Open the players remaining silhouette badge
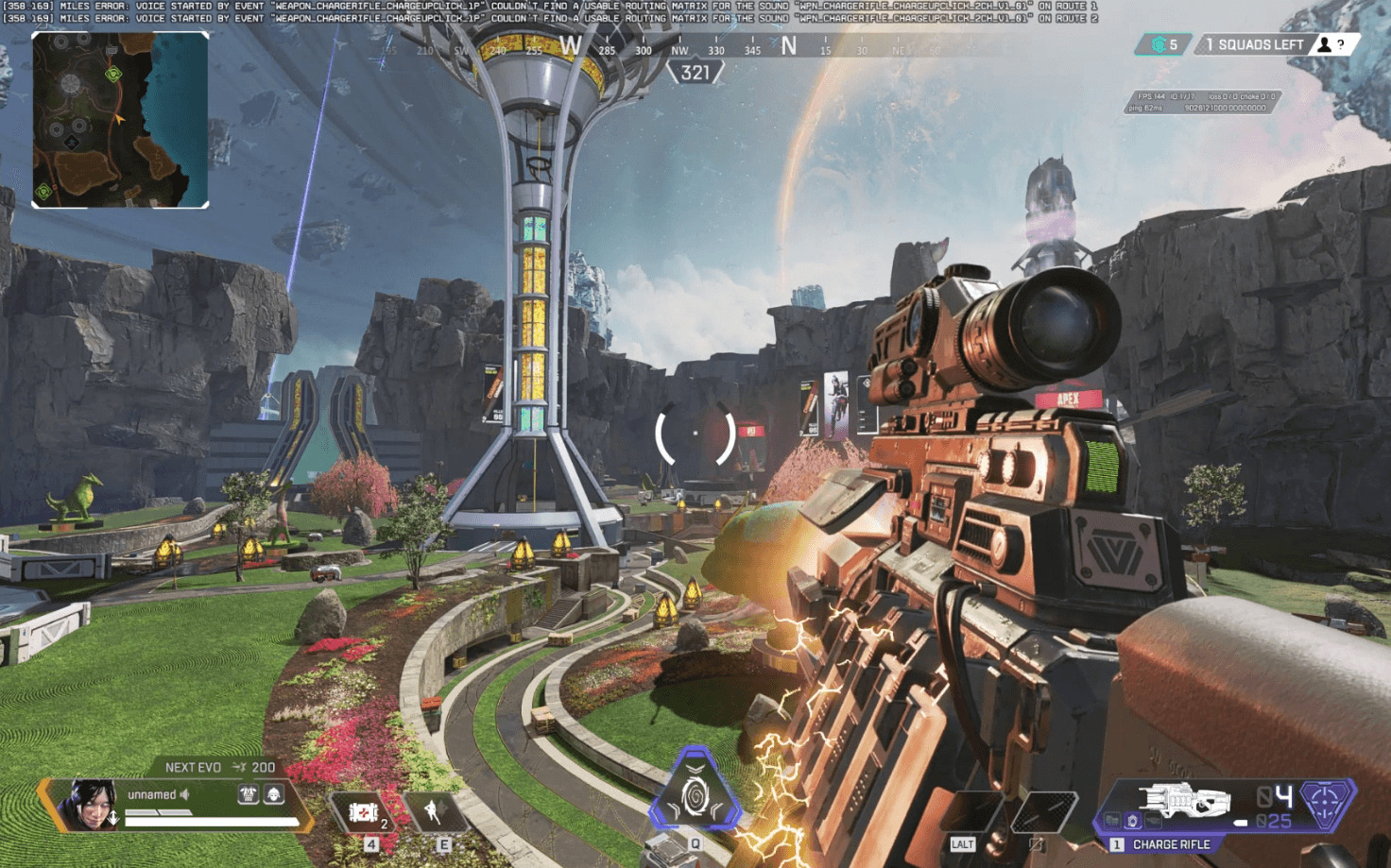Viewport: 1391px width, 868px height. [1325, 44]
